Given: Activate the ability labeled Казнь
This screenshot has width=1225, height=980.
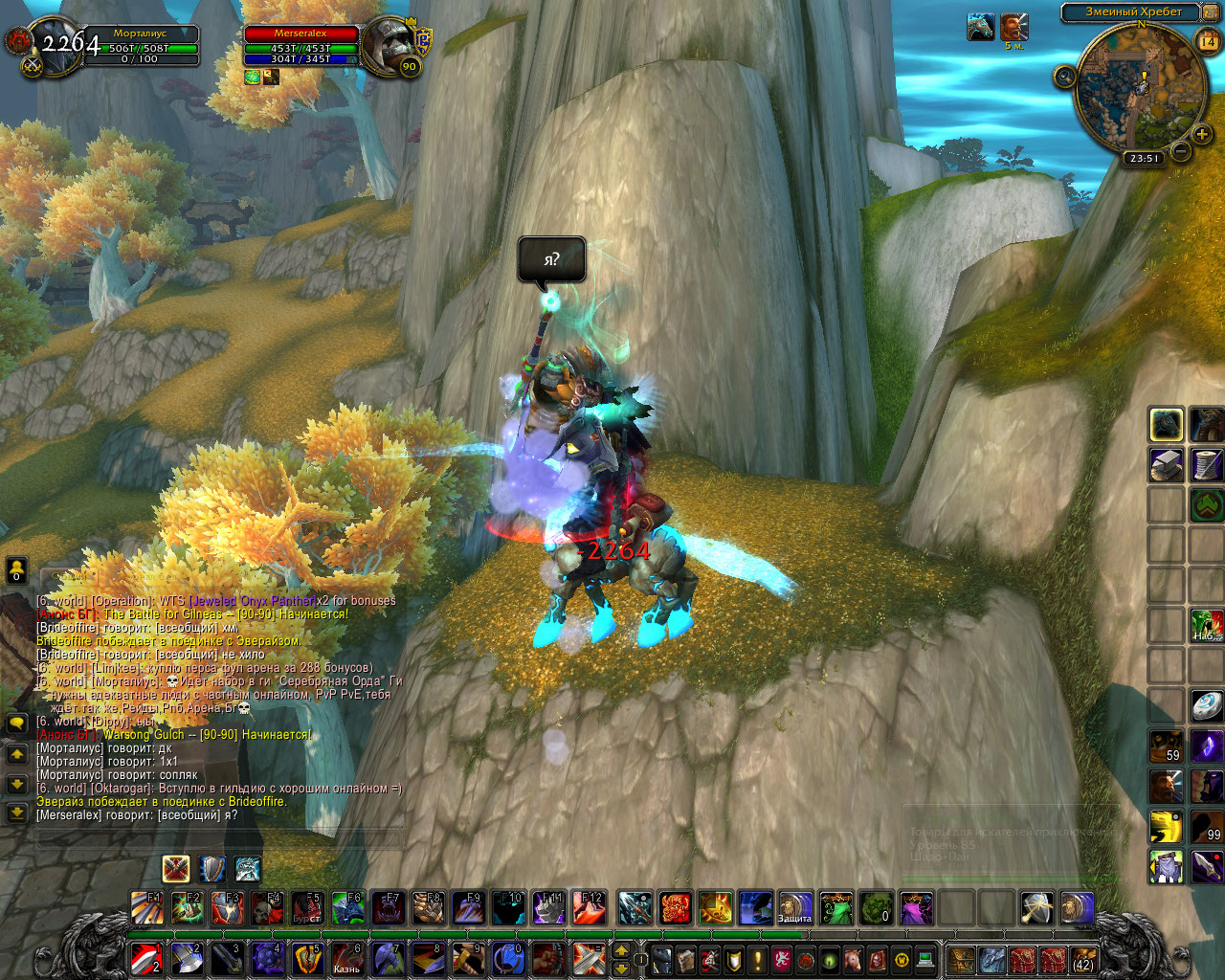Looking at the screenshot, I should click(346, 958).
